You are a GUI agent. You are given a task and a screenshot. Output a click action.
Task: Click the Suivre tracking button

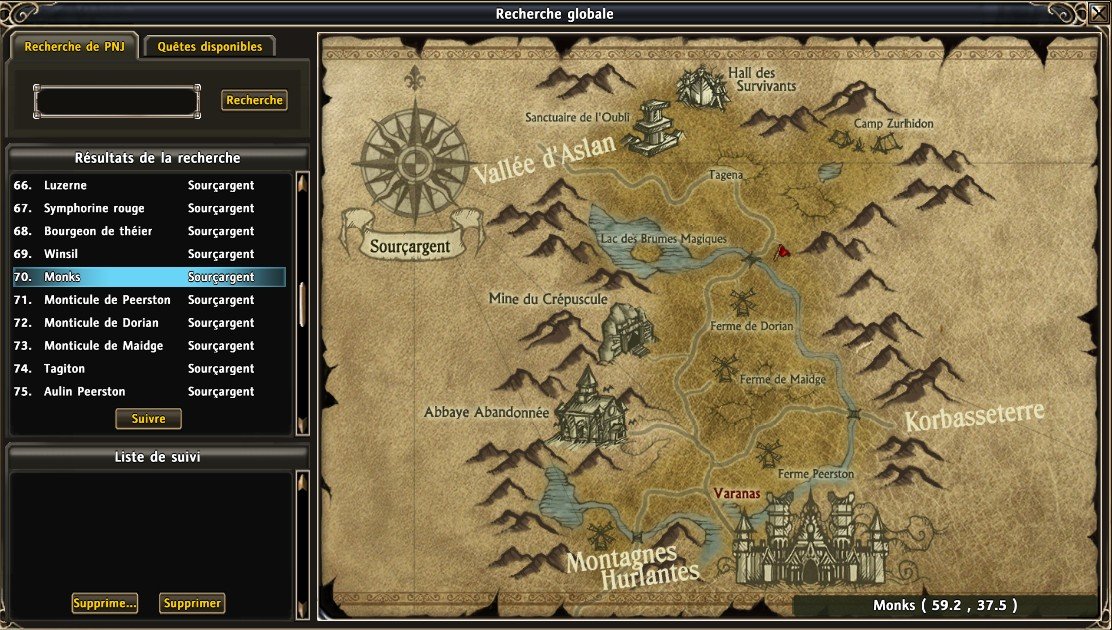click(x=148, y=419)
